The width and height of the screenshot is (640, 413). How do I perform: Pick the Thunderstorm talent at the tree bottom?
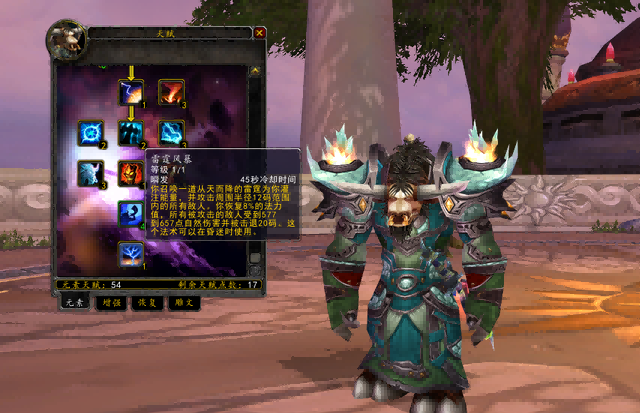(x=131, y=254)
